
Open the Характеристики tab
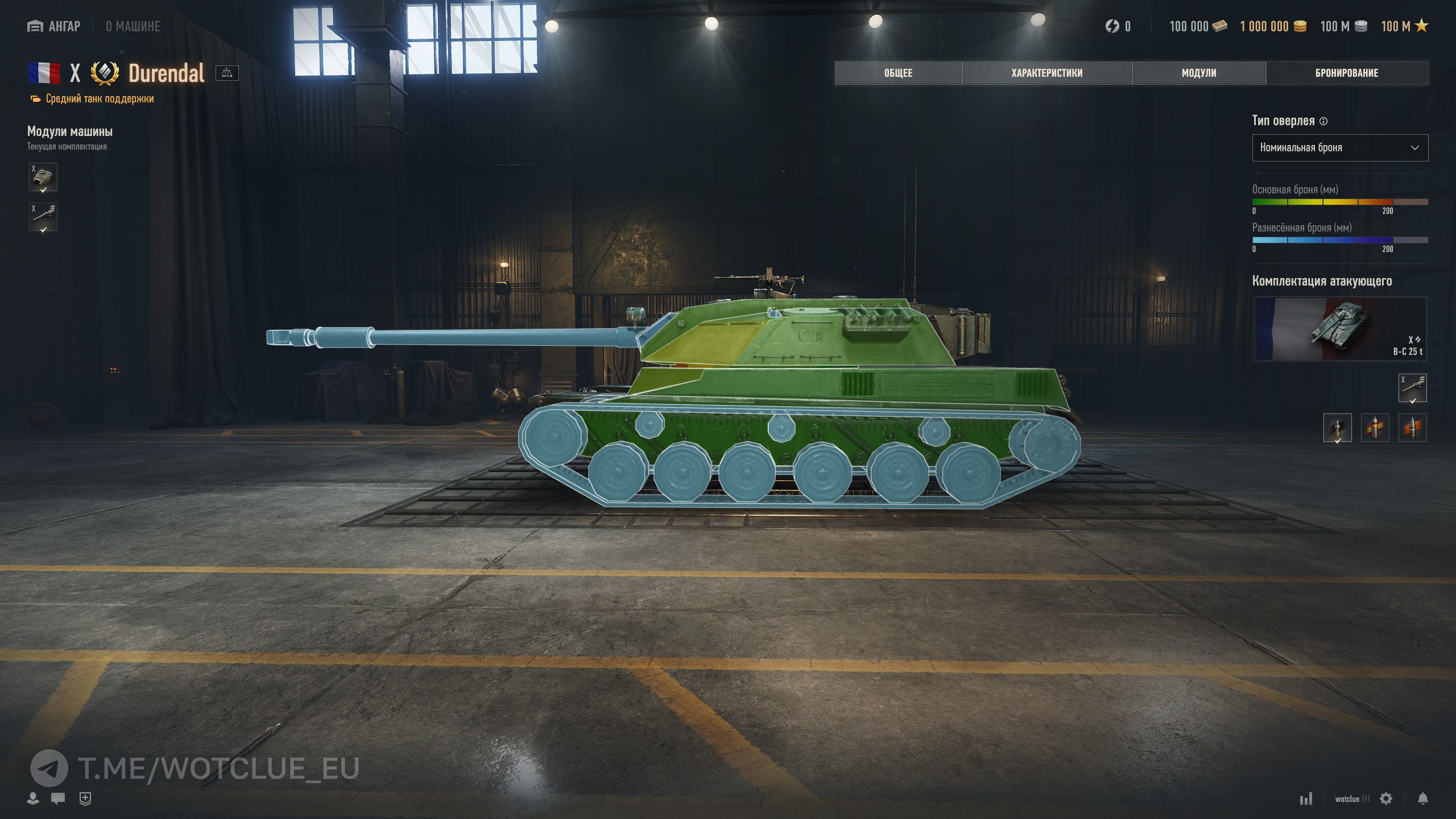click(x=1046, y=73)
